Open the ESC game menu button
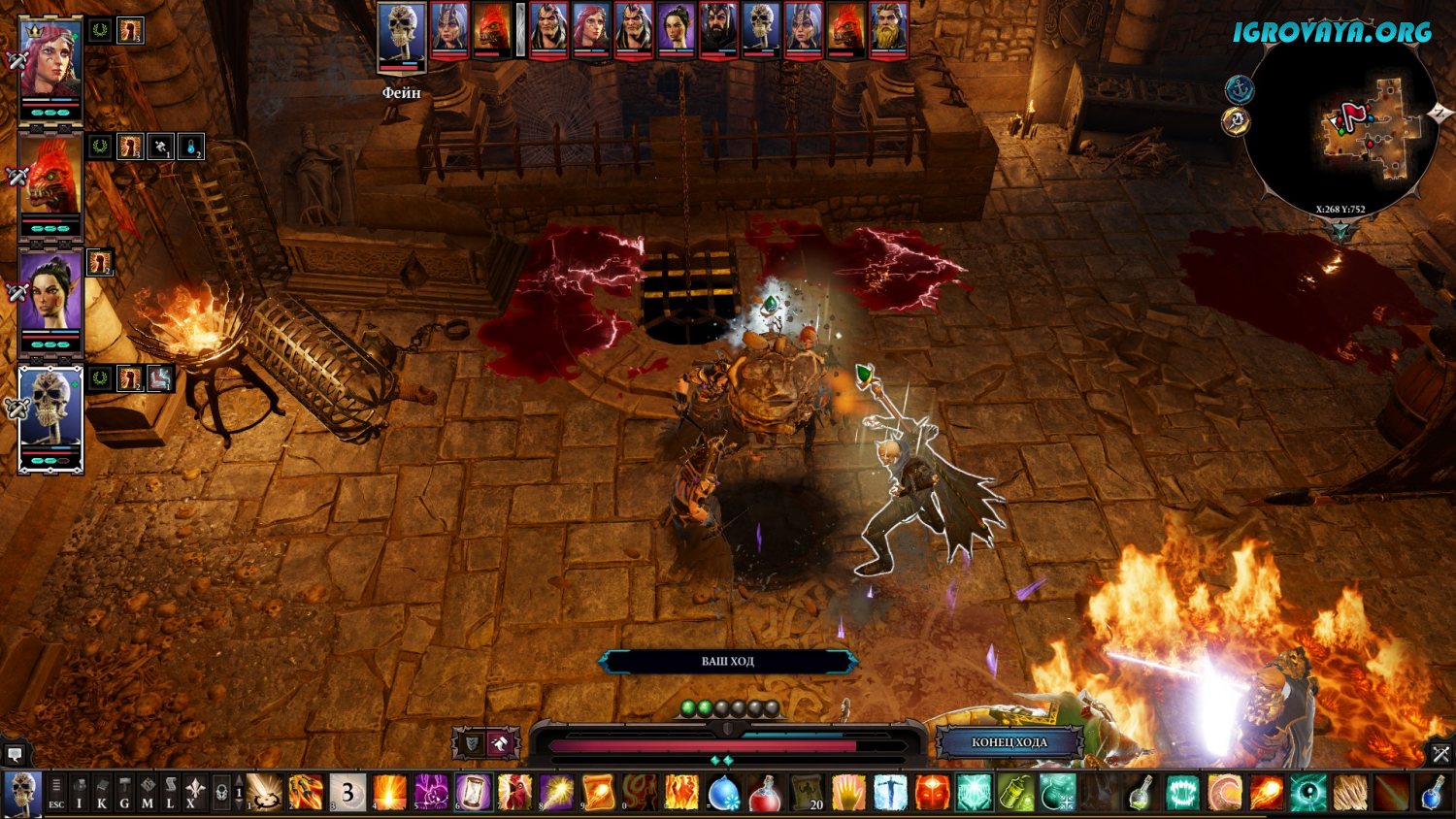The height and width of the screenshot is (819, 1456). 56,793
